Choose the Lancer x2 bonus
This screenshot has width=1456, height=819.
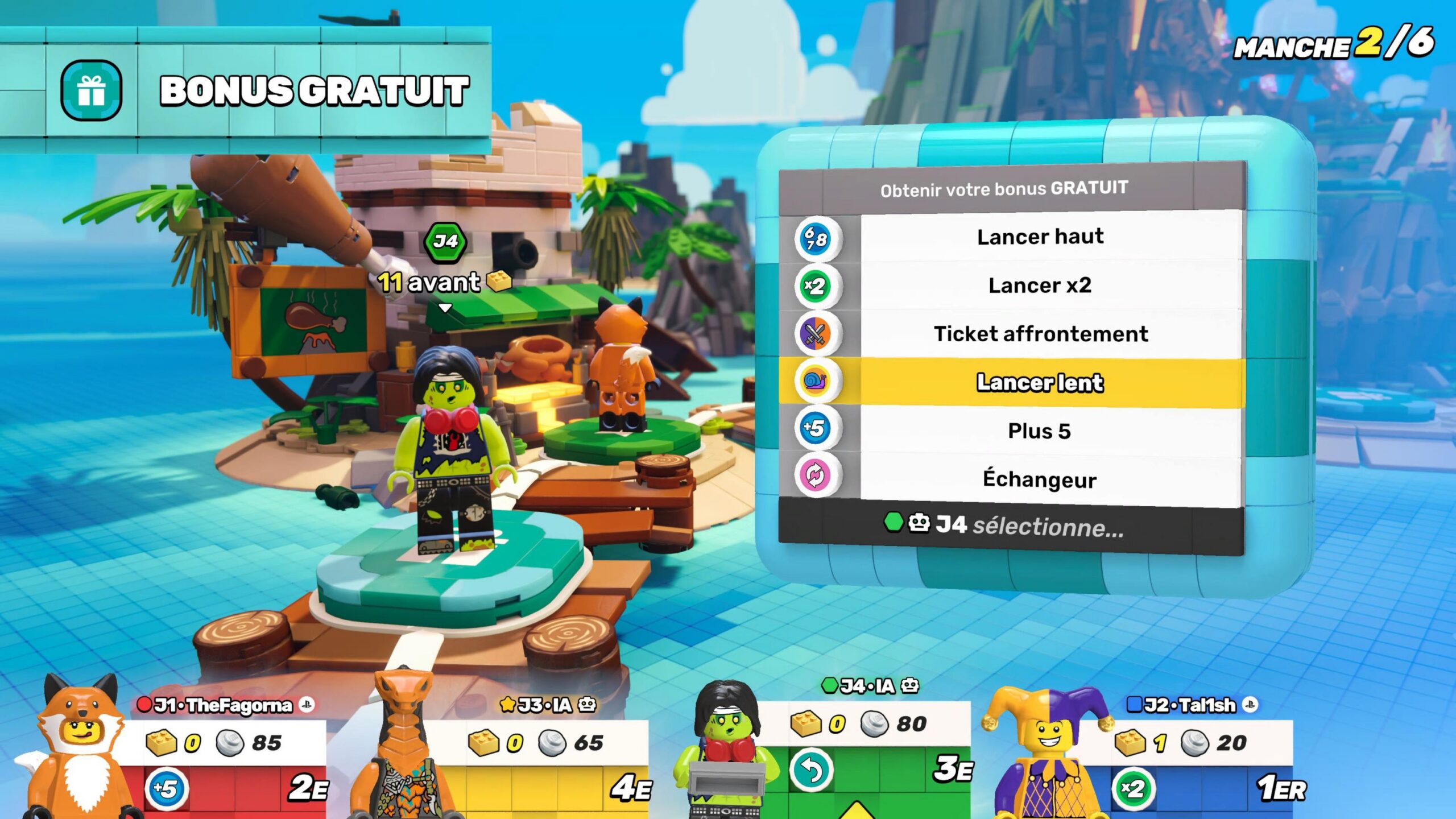coord(1040,285)
